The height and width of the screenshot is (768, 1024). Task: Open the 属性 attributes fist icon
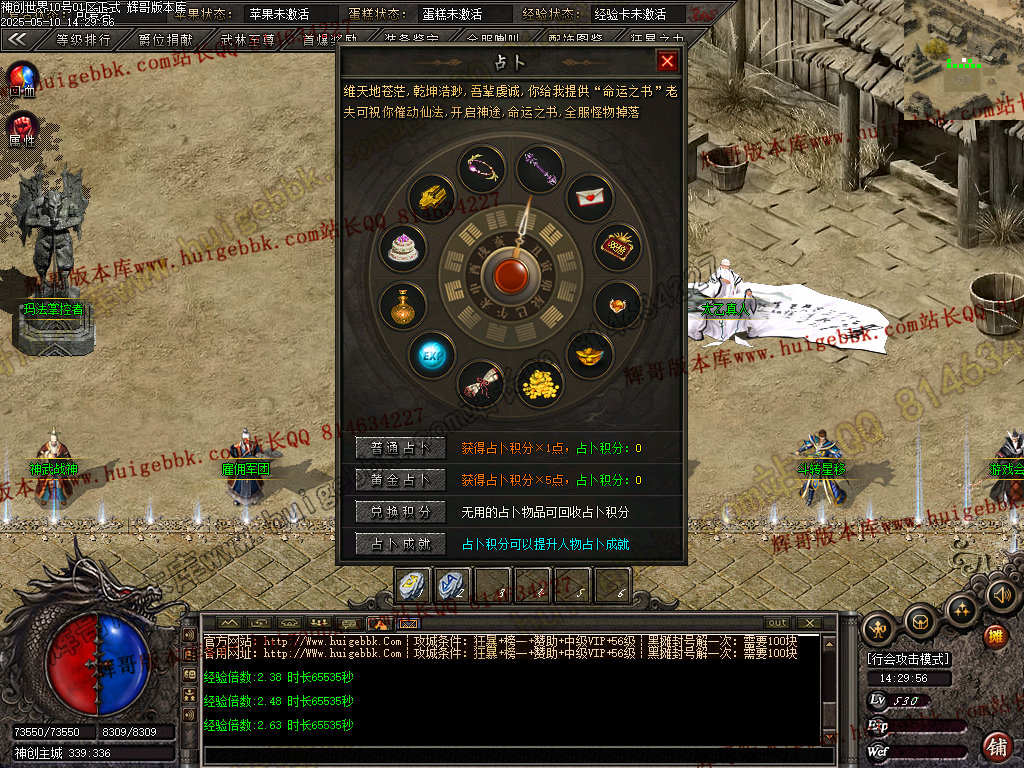22,127
